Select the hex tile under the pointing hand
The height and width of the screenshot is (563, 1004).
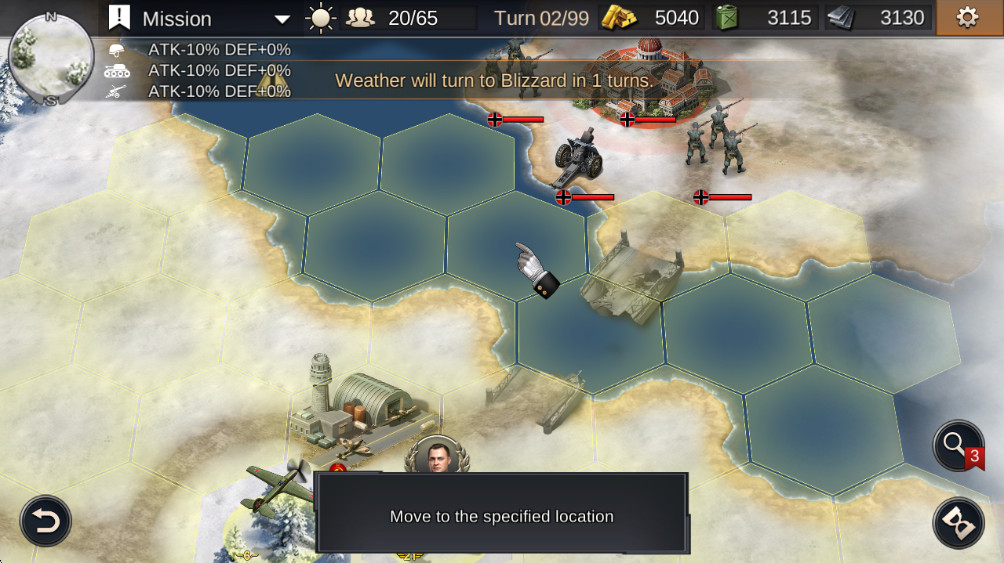tap(515, 245)
